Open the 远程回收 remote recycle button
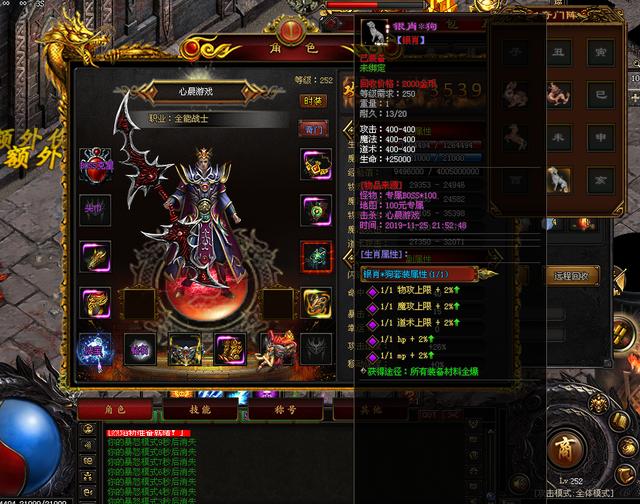This screenshot has height=504, width=640. click(571, 275)
